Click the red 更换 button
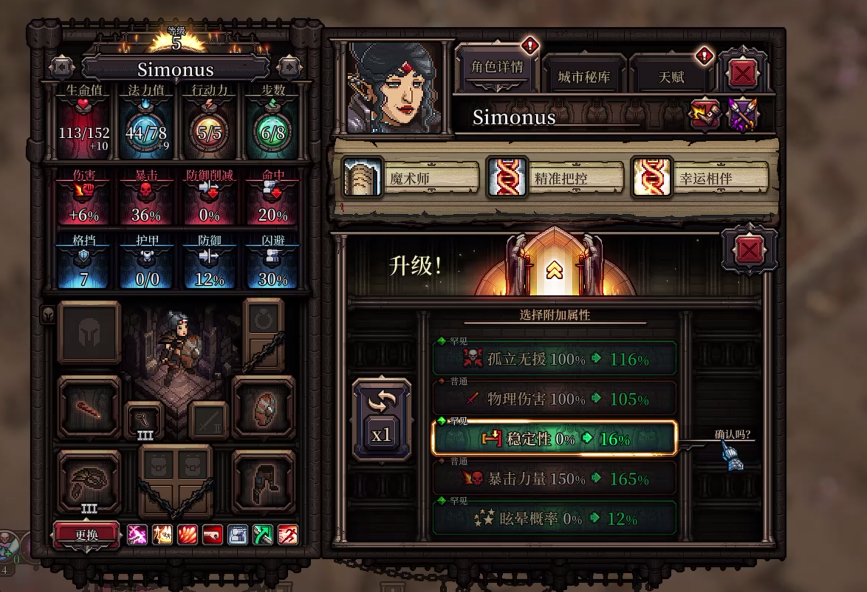This screenshot has width=867, height=592. pyautogui.click(x=86, y=534)
